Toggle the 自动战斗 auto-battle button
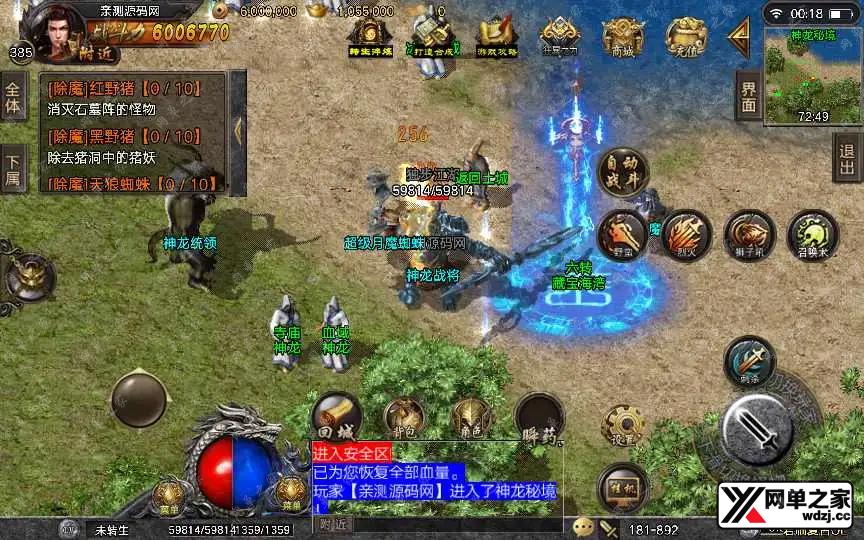 click(622, 172)
